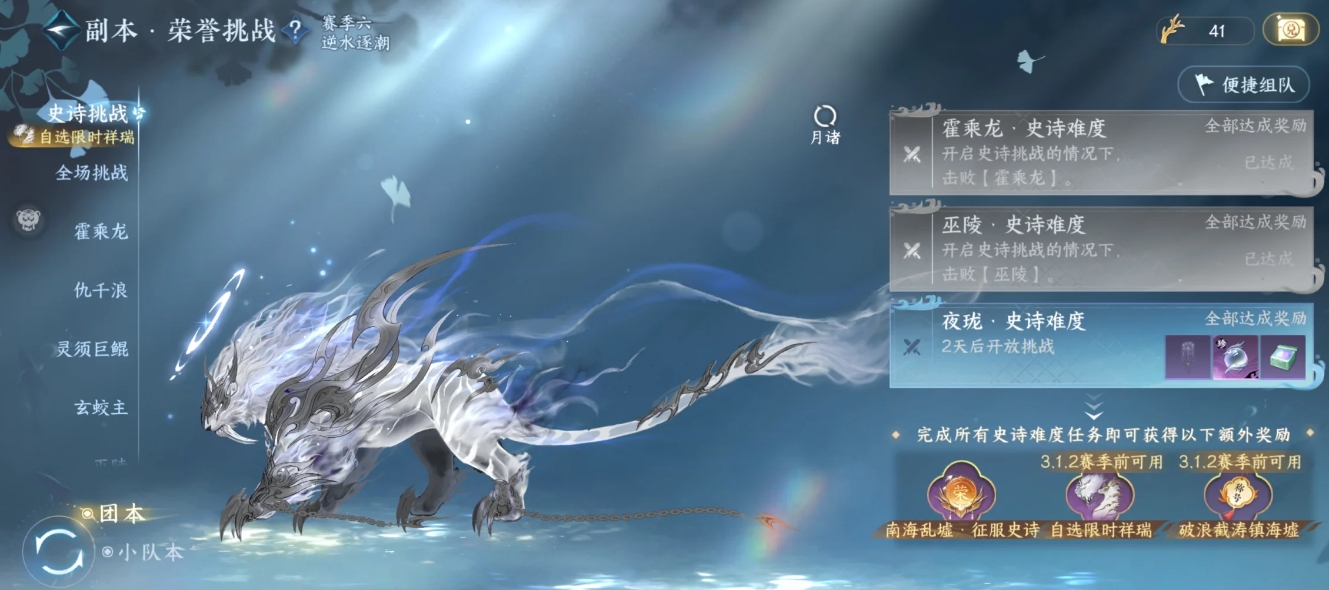This screenshot has height=590, width=1329.
Task: Select 全场挑战 in the boss list
Action: pos(91,172)
